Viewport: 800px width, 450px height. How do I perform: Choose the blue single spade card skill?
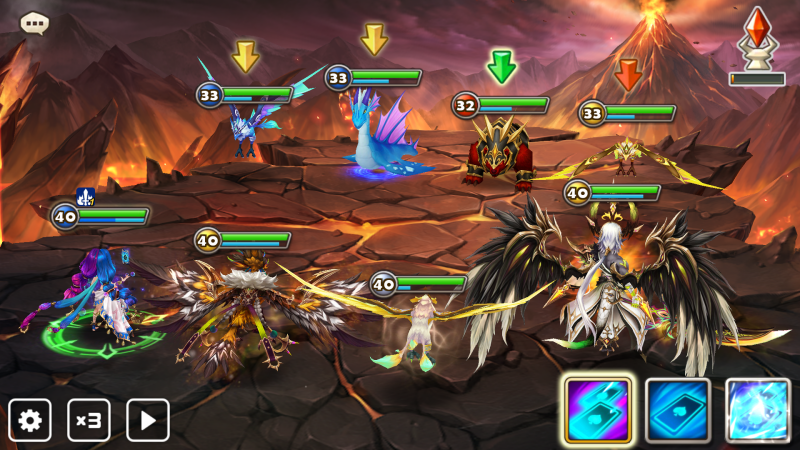click(678, 410)
